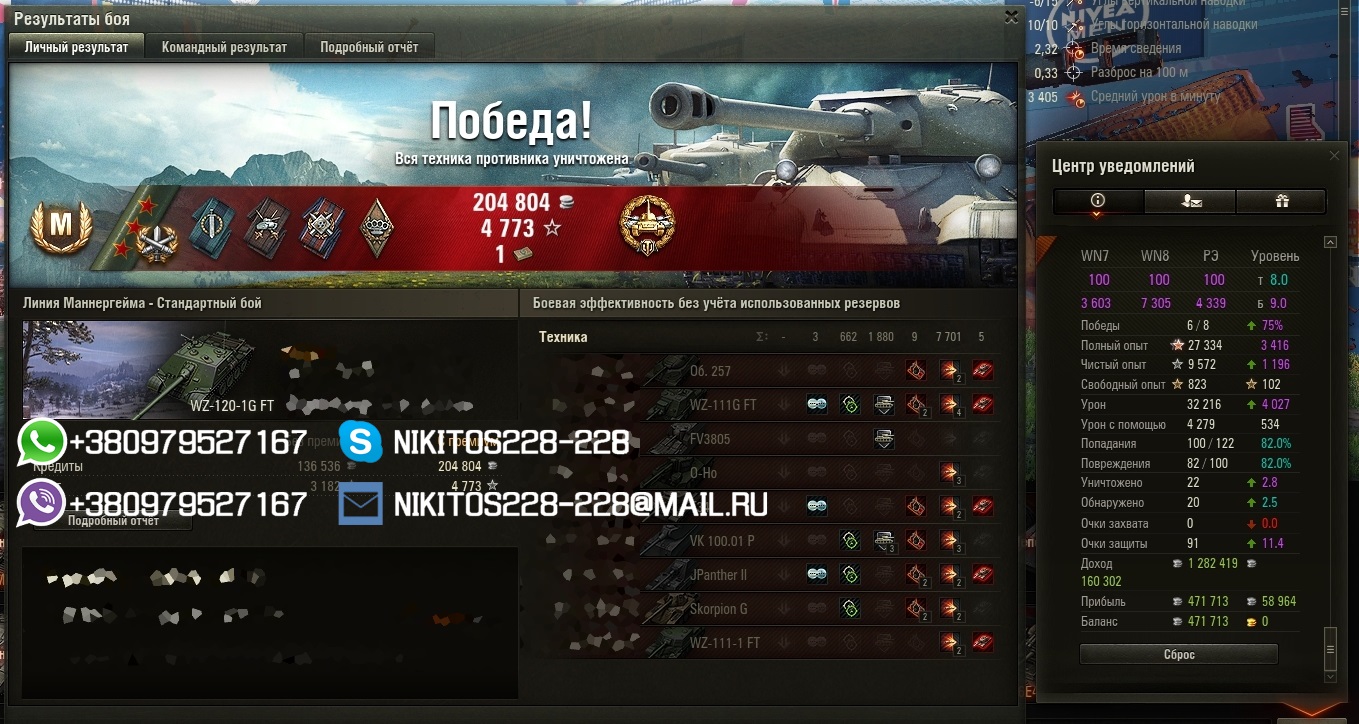
Task: Click the Mastery badge M medal
Action: tap(61, 227)
